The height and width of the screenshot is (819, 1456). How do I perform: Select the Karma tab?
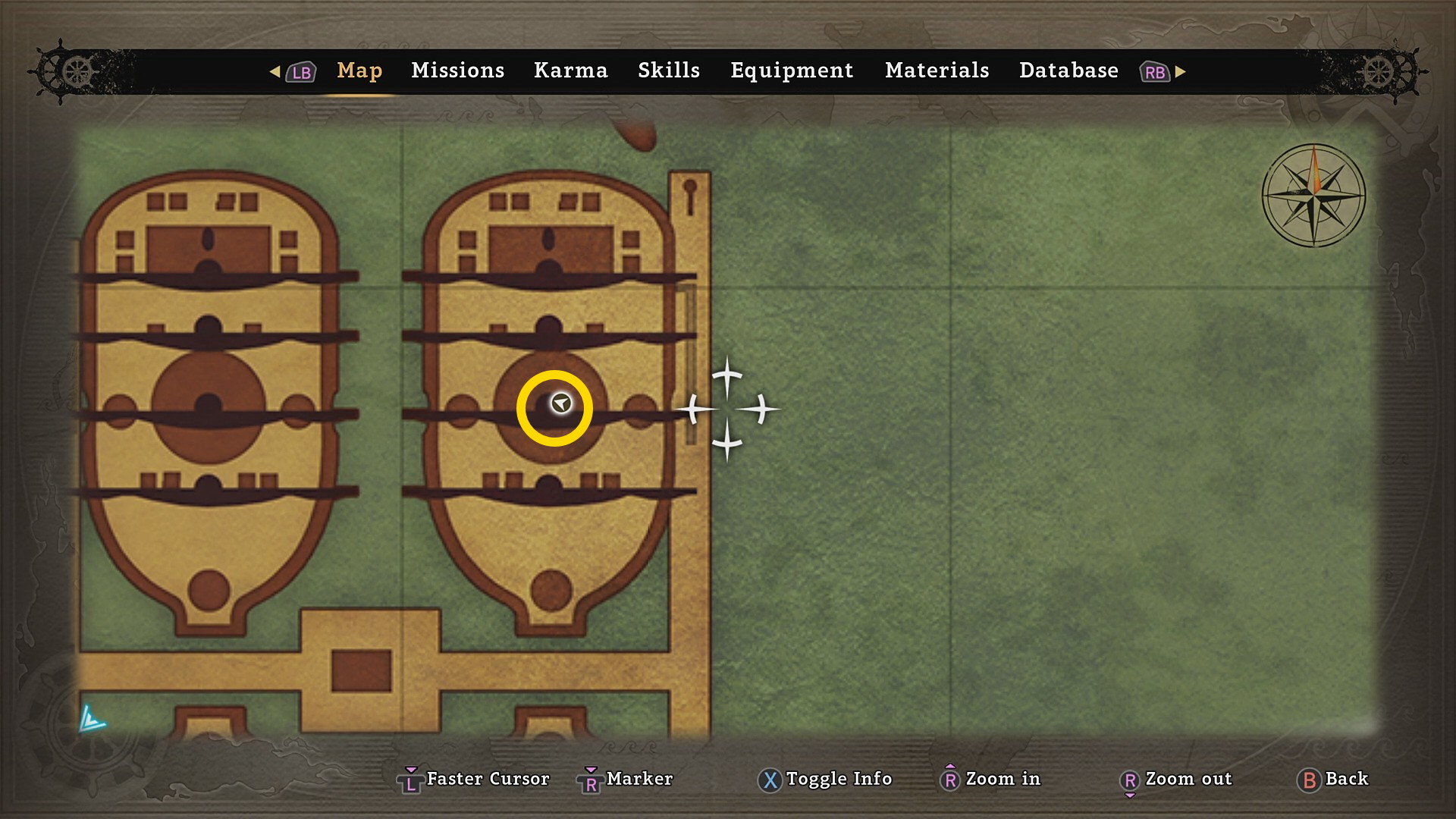[570, 71]
